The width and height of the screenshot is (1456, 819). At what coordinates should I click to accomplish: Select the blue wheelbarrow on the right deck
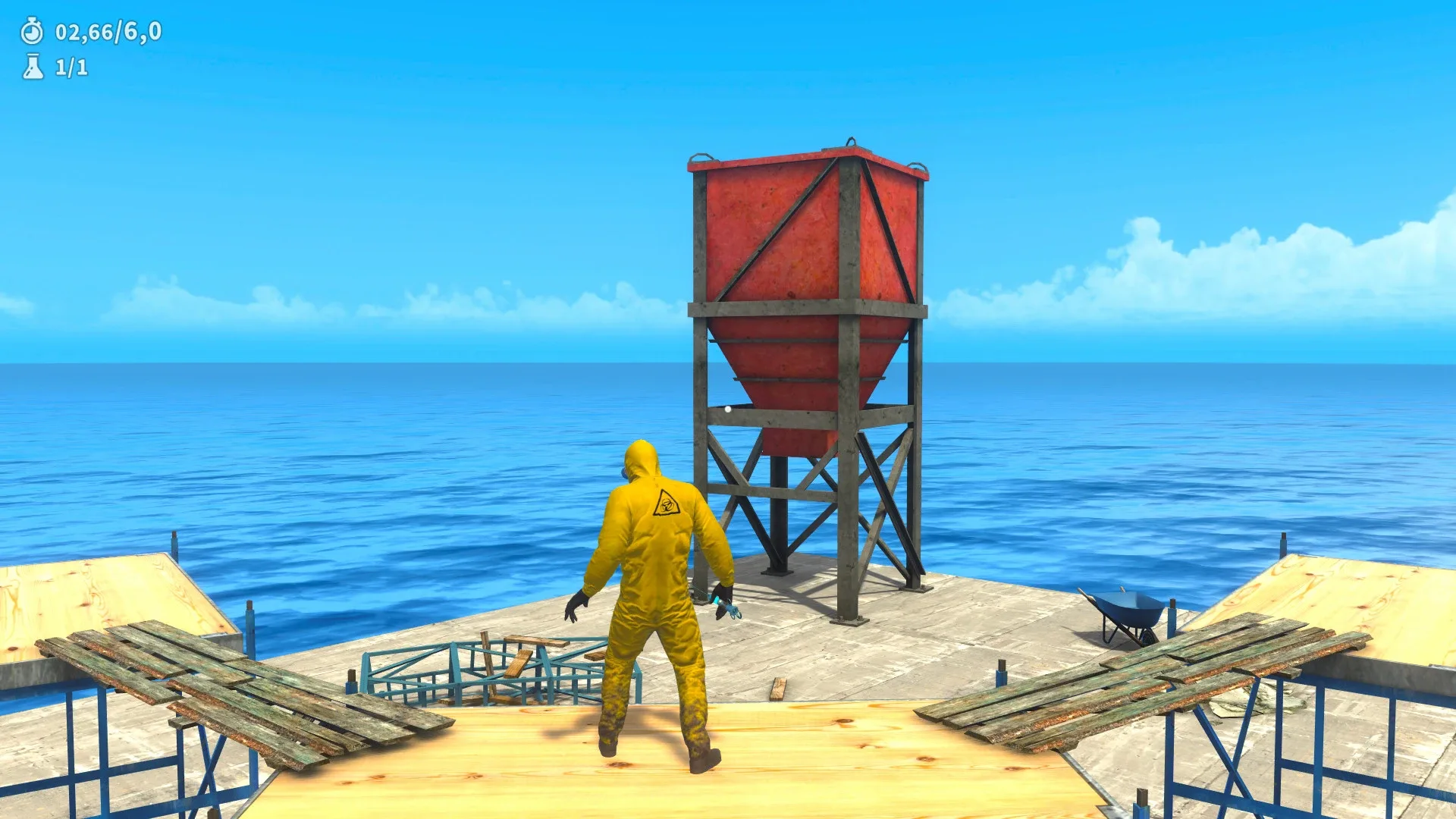(1130, 607)
